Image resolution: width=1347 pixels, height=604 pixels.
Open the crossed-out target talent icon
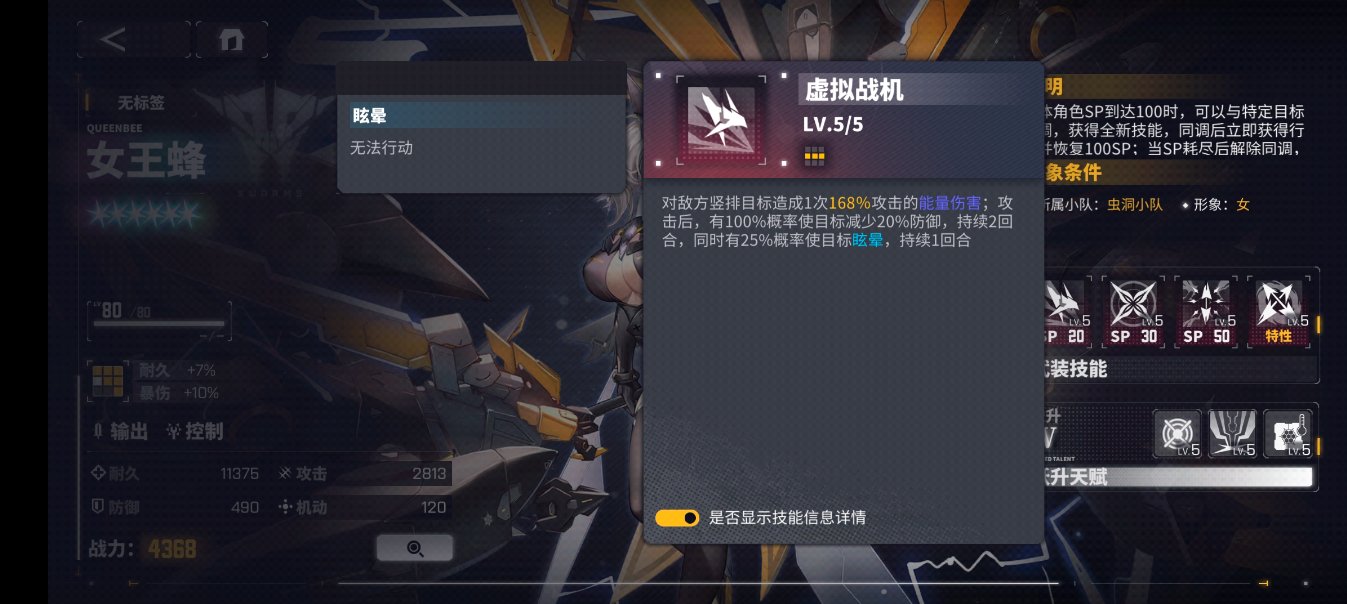pos(1177,434)
